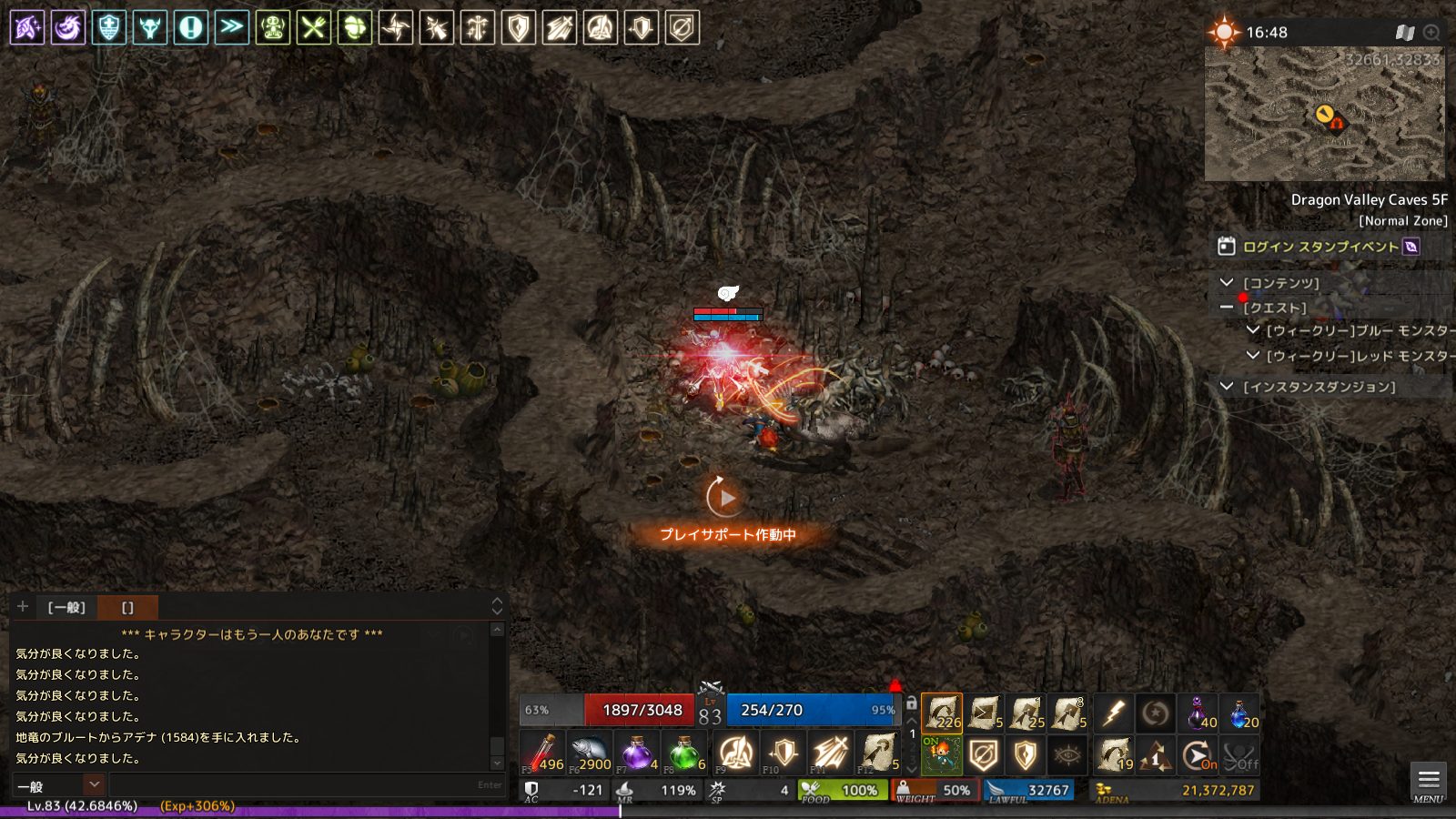Viewport: 1456px width, 819px height.
Task: Click the hotbar lock icon
Action: [x=911, y=703]
